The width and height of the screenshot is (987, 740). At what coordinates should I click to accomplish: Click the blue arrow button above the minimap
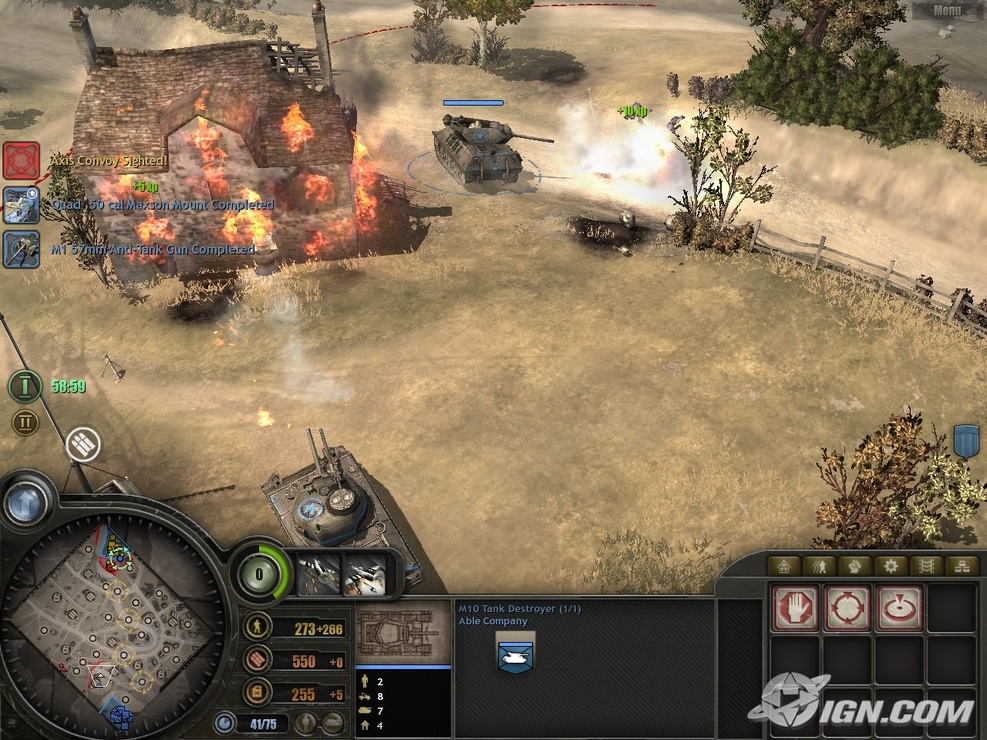pos(27,502)
